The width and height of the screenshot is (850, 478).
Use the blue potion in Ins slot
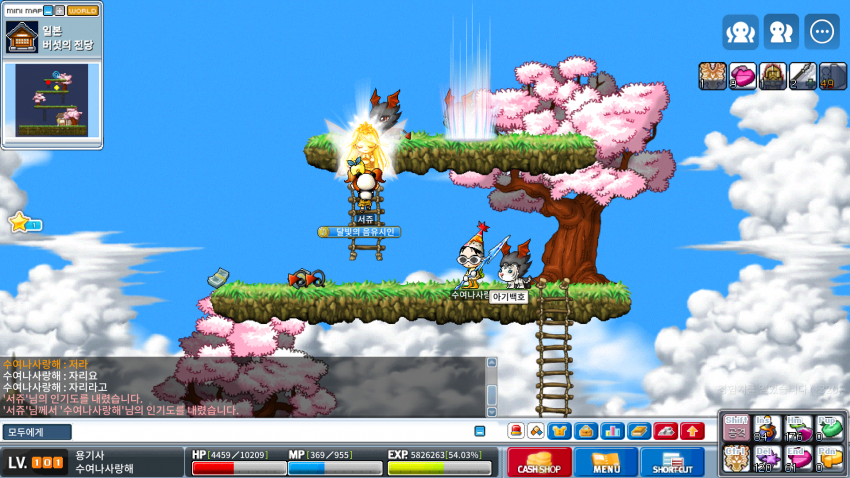[x=767, y=428]
